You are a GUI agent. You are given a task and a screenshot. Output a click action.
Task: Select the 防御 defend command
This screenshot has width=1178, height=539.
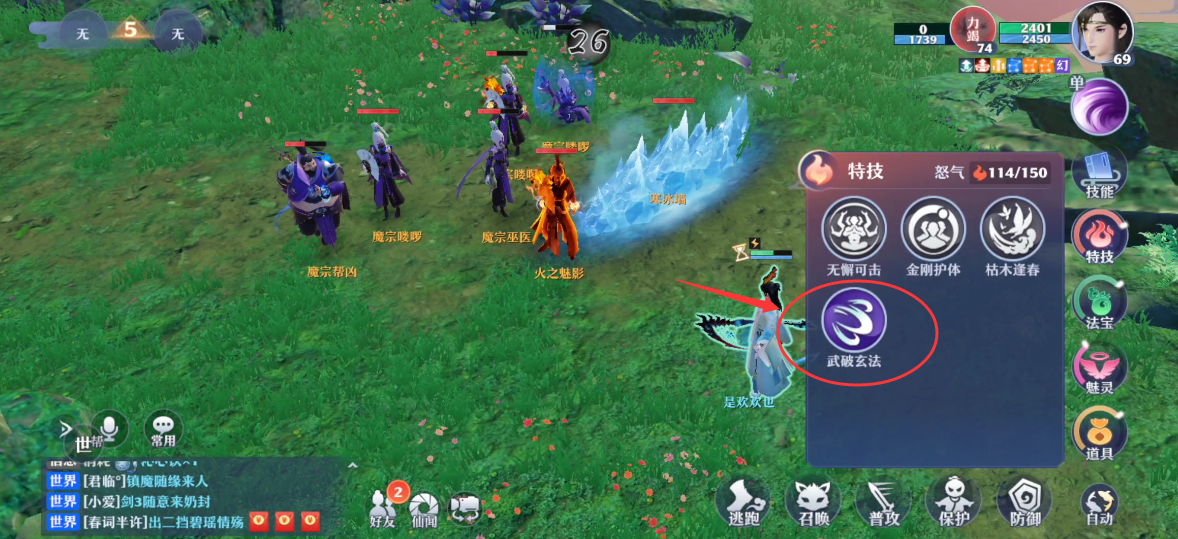[1026, 499]
